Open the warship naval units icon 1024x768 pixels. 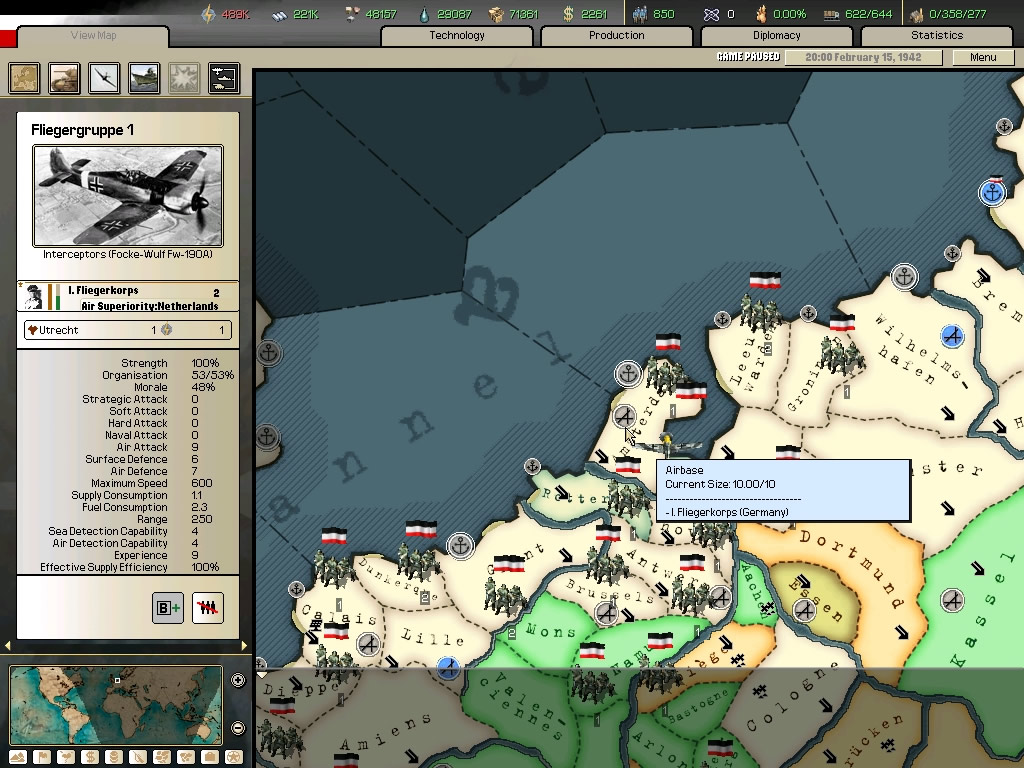[x=144, y=78]
